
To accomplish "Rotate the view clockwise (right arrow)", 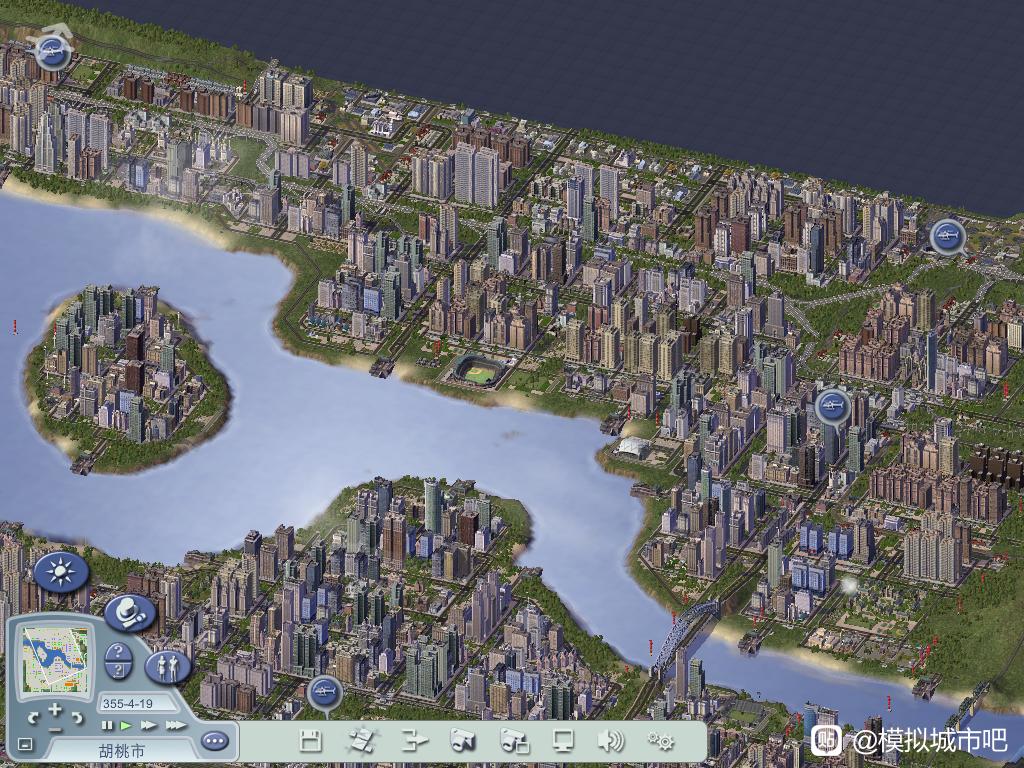I will click(x=76, y=717).
